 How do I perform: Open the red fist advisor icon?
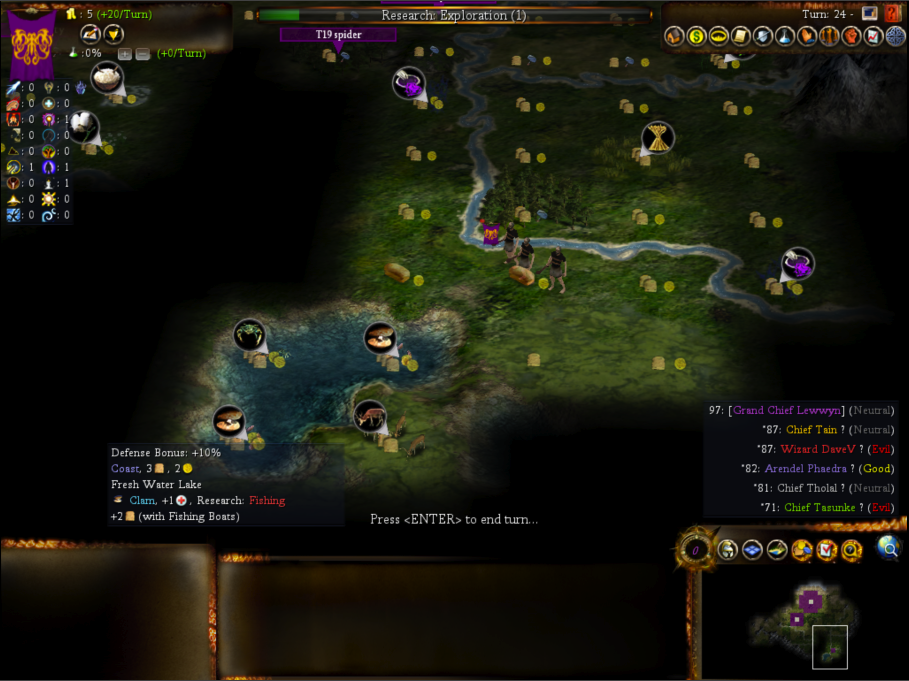(851, 37)
